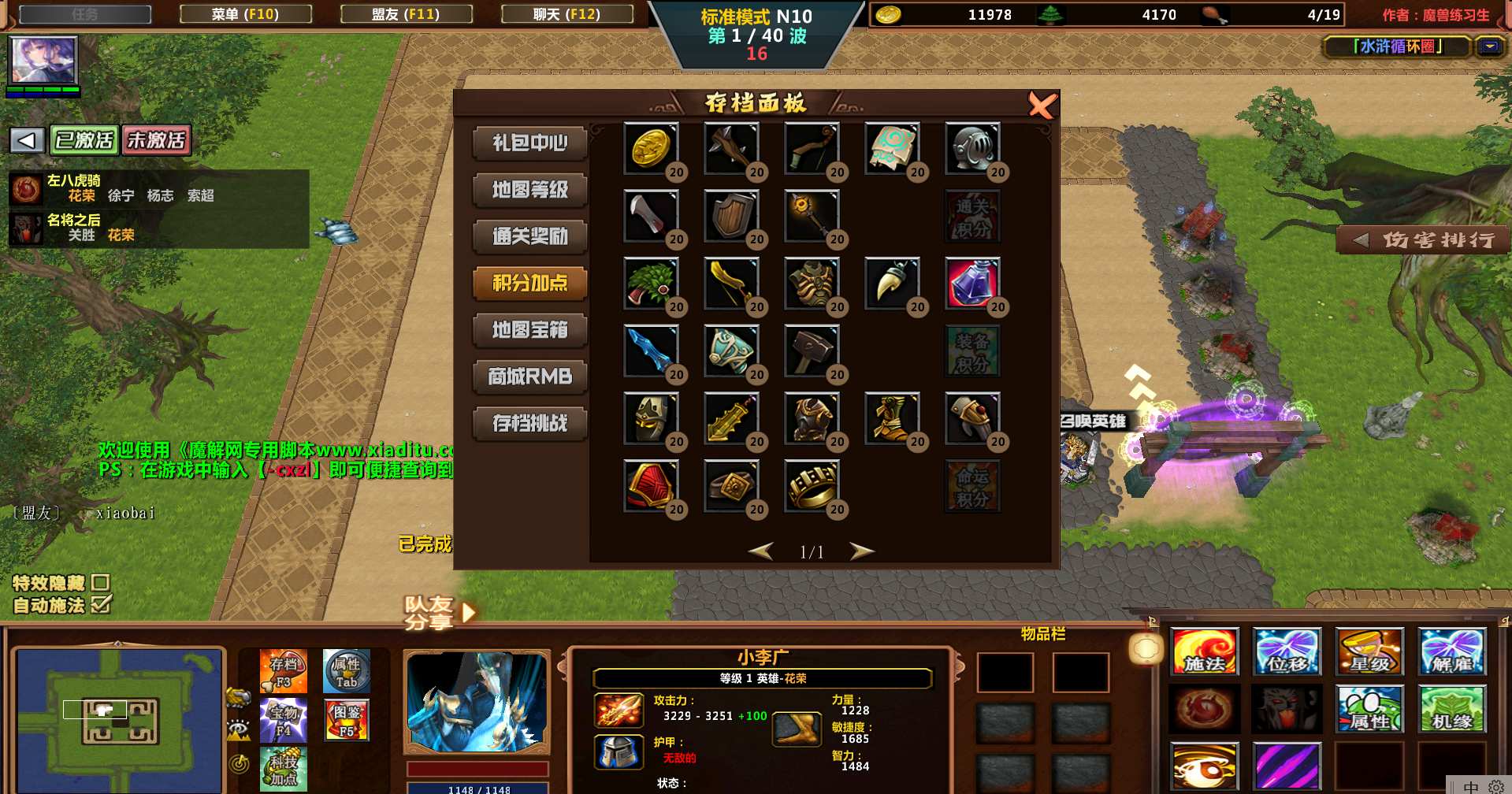The width and height of the screenshot is (1512, 794).
Task: Close the 存档面板 save panel
Action: click(1041, 105)
